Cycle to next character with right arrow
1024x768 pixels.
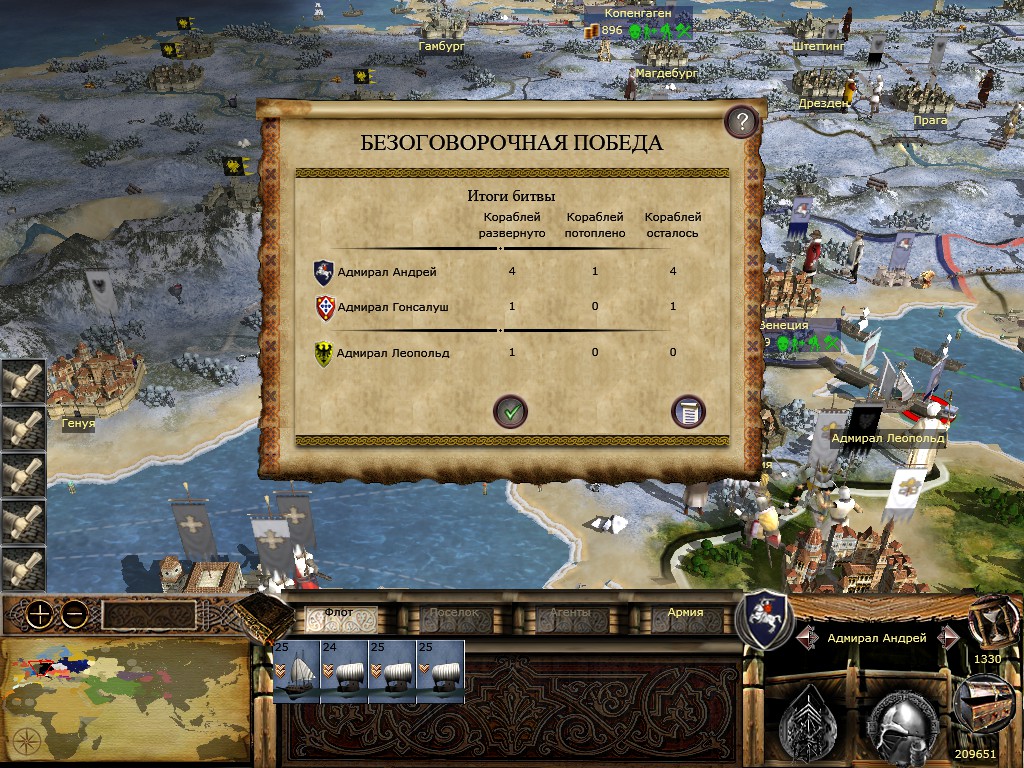click(x=949, y=638)
